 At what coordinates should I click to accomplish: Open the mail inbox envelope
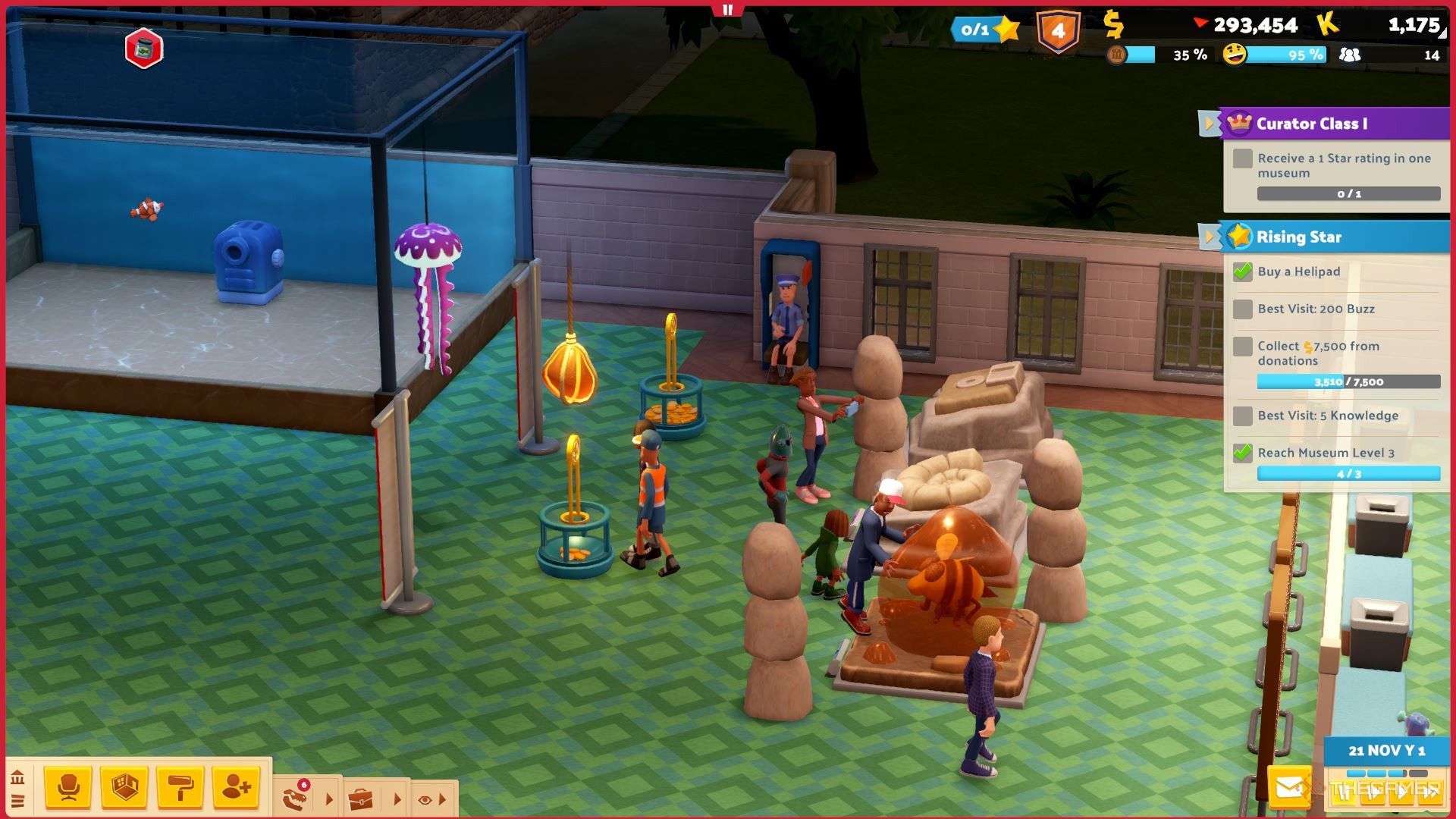[x=1288, y=789]
